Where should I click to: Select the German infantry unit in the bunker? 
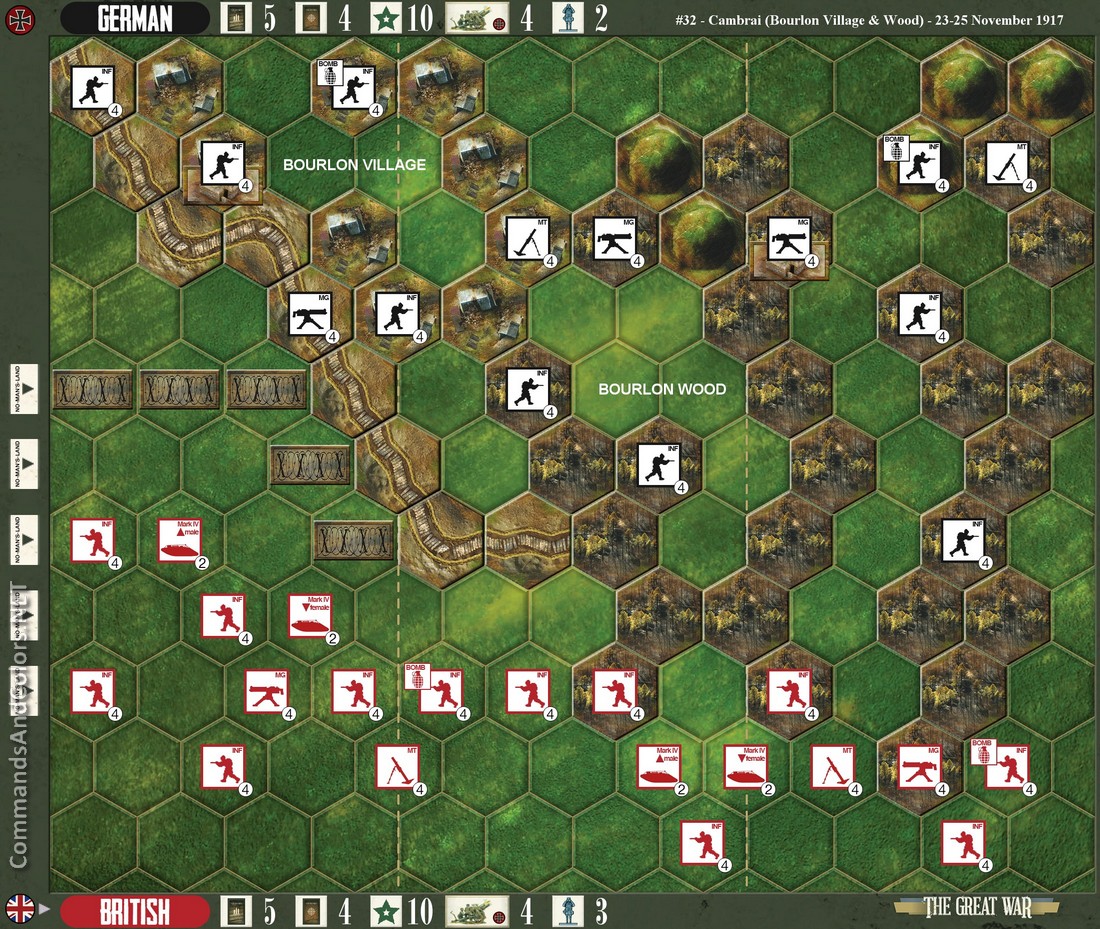tap(222, 164)
